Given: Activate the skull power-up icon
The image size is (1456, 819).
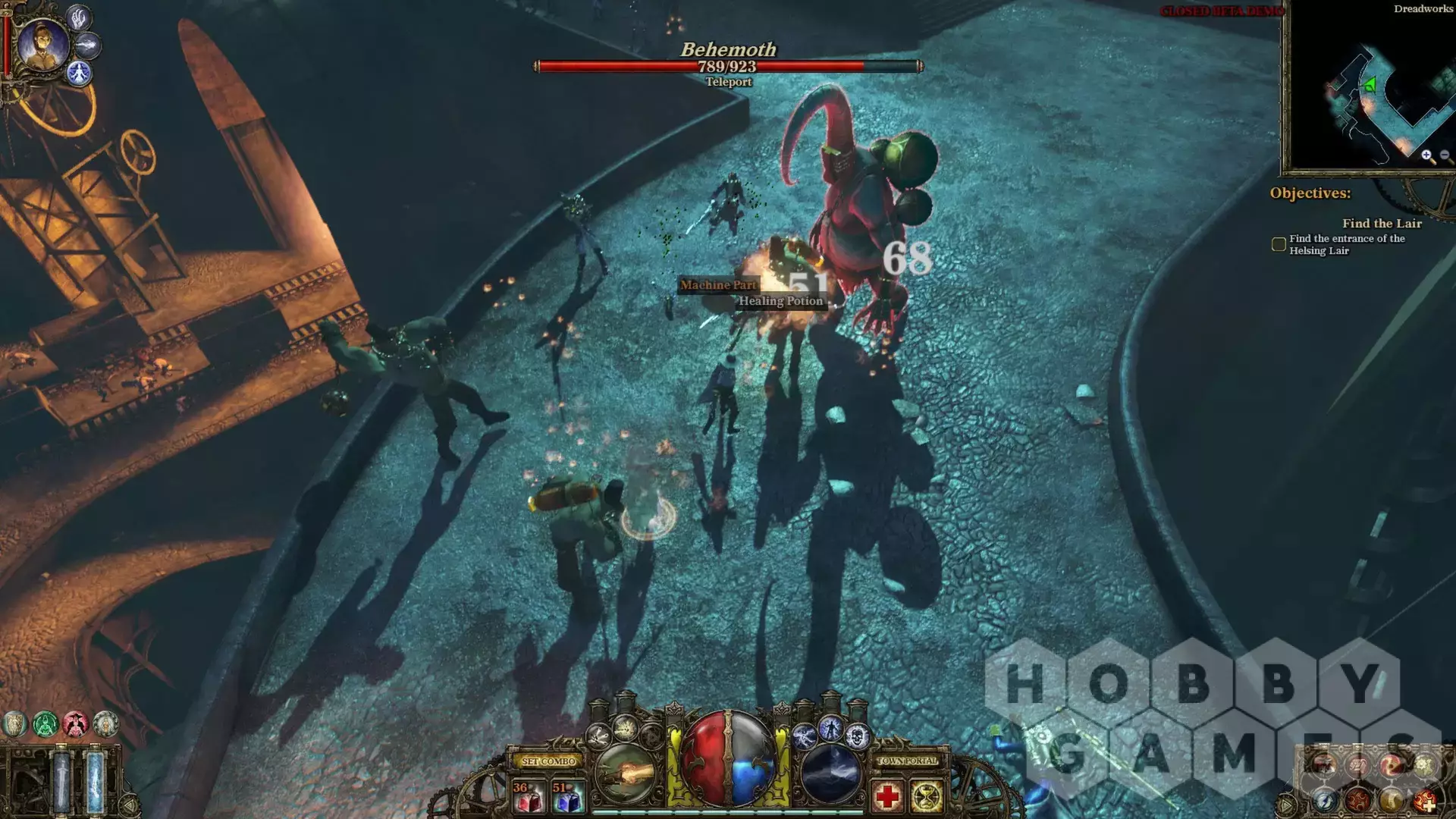Looking at the screenshot, I should coord(857,736).
